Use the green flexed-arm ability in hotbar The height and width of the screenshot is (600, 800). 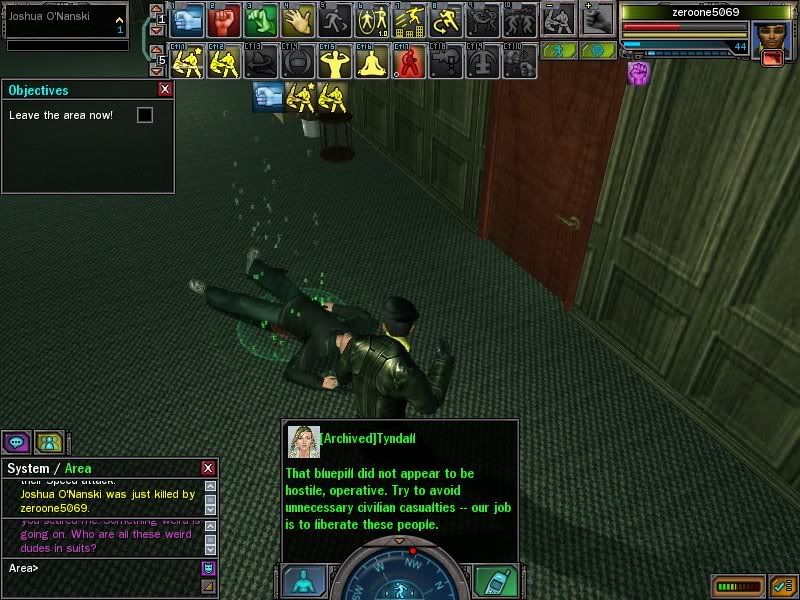click(x=262, y=19)
